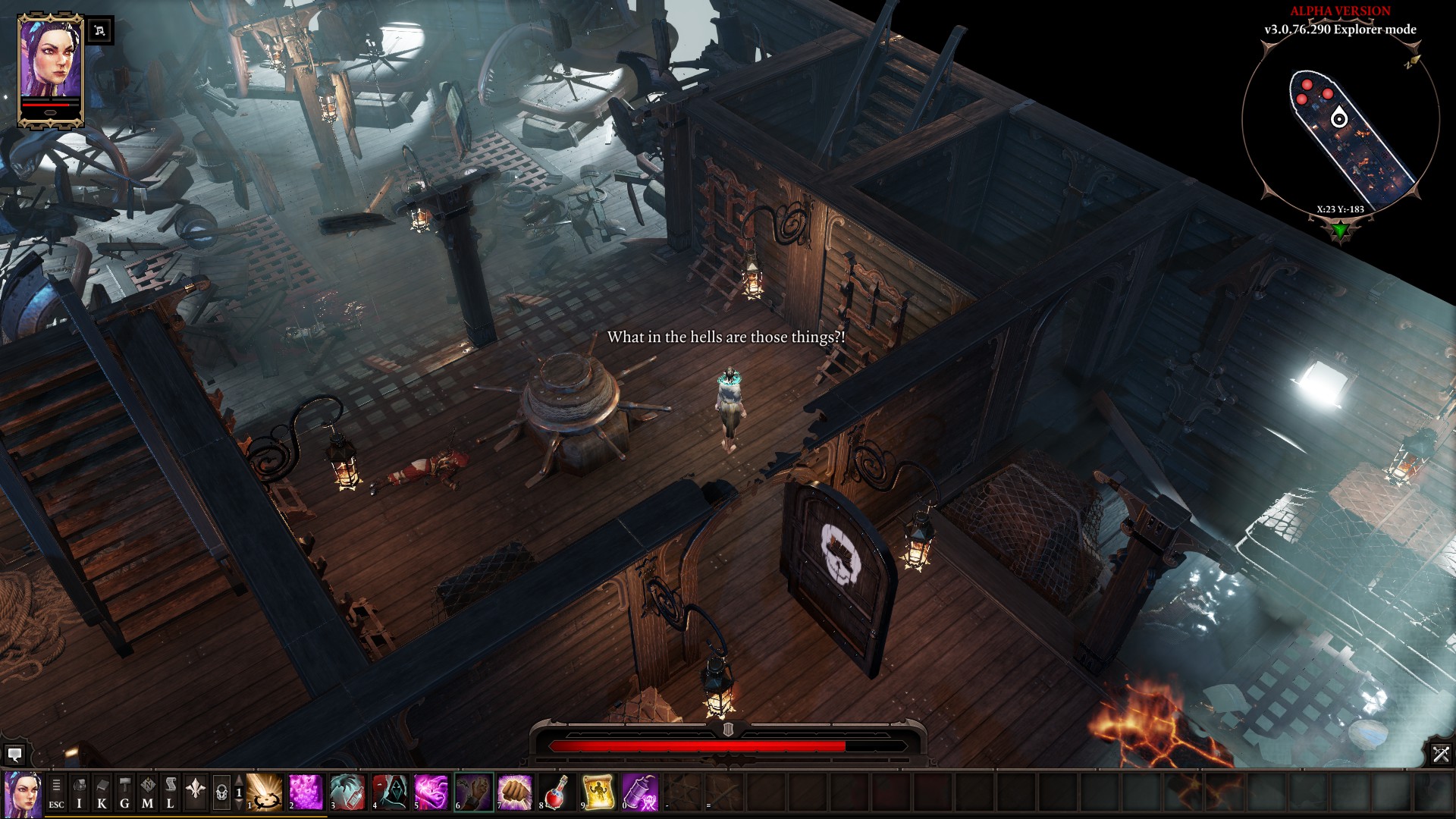
Task: Activate the golden target strike skill
Action: 265,792
